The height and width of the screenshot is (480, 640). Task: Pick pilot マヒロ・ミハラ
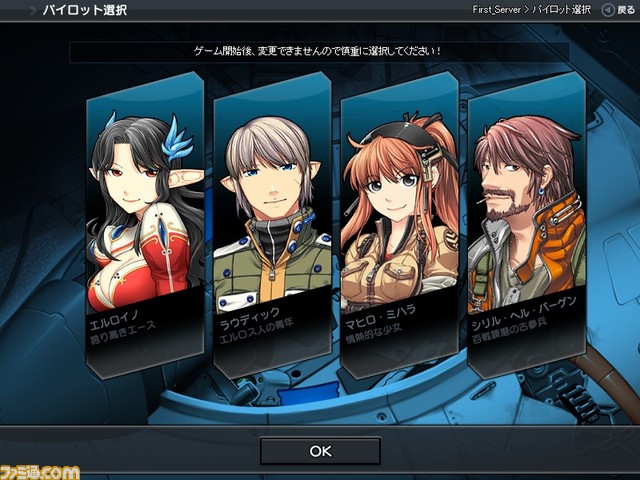[399, 225]
